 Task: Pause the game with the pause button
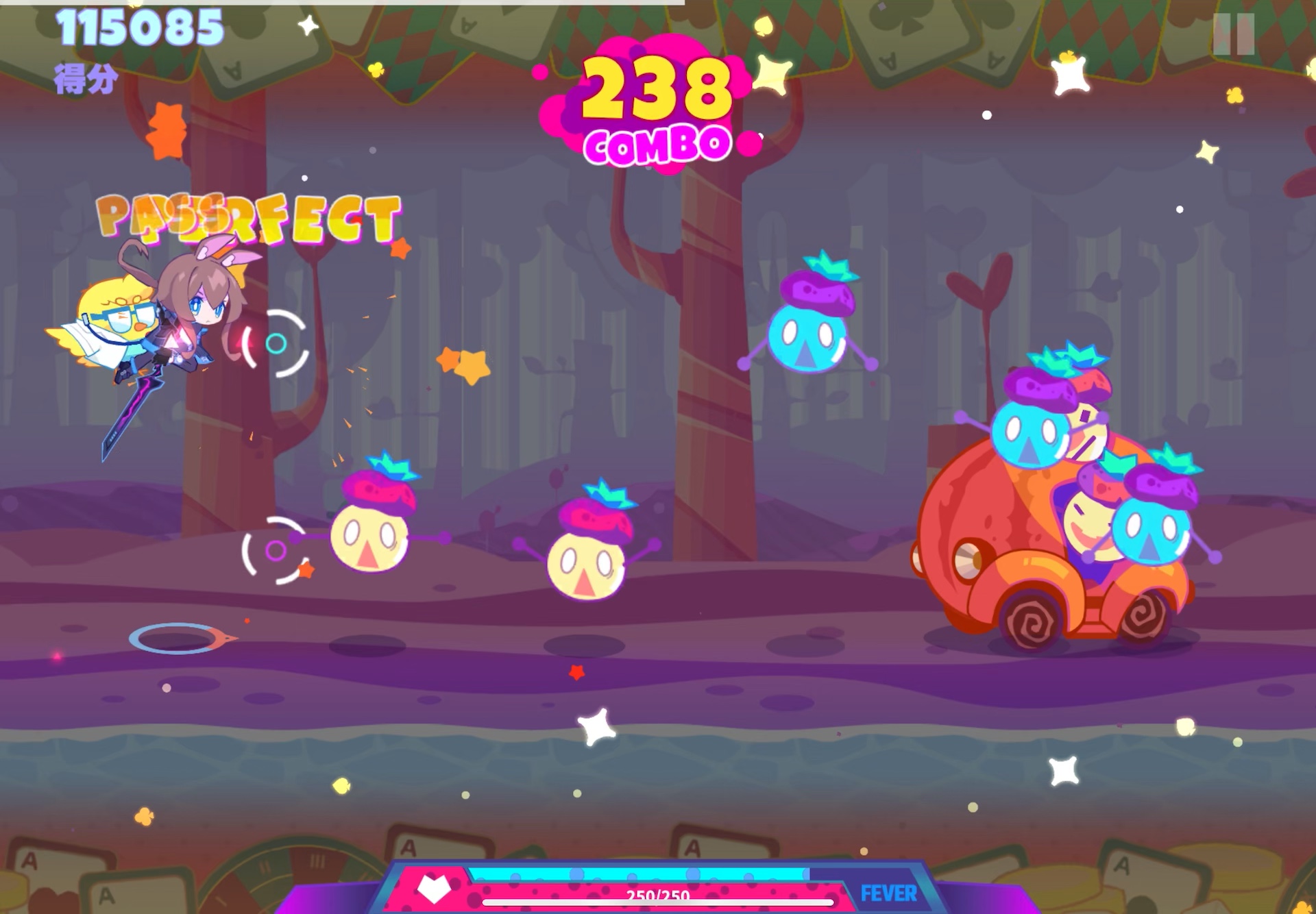(x=1233, y=34)
